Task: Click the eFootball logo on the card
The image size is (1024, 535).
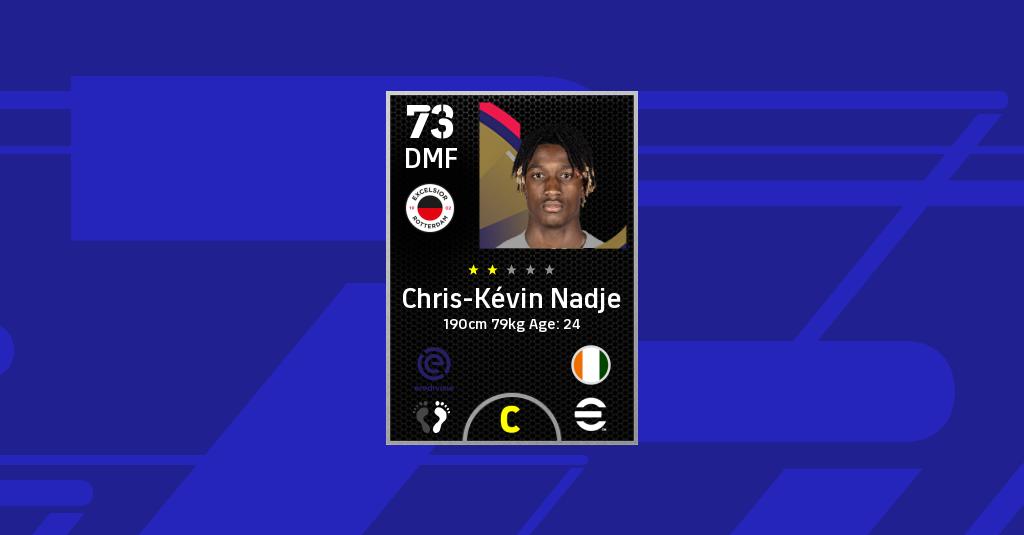Action: (x=591, y=415)
